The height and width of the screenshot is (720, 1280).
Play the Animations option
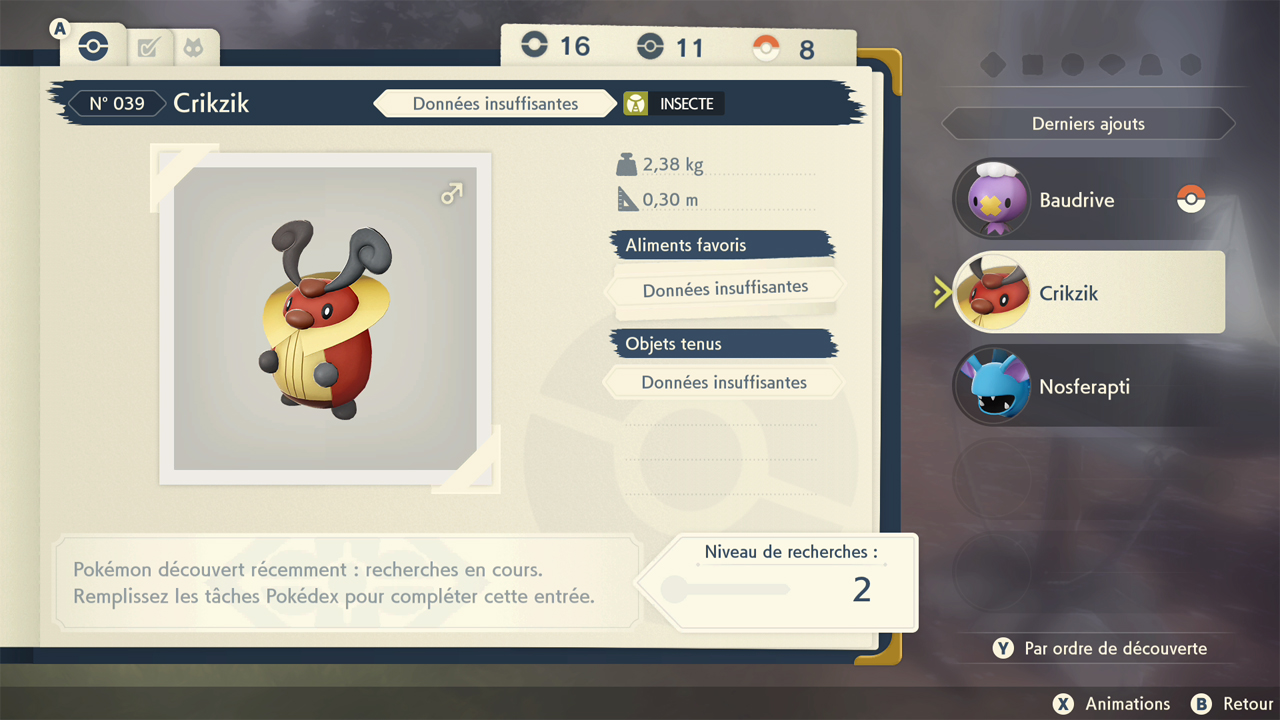pyautogui.click(x=1112, y=704)
